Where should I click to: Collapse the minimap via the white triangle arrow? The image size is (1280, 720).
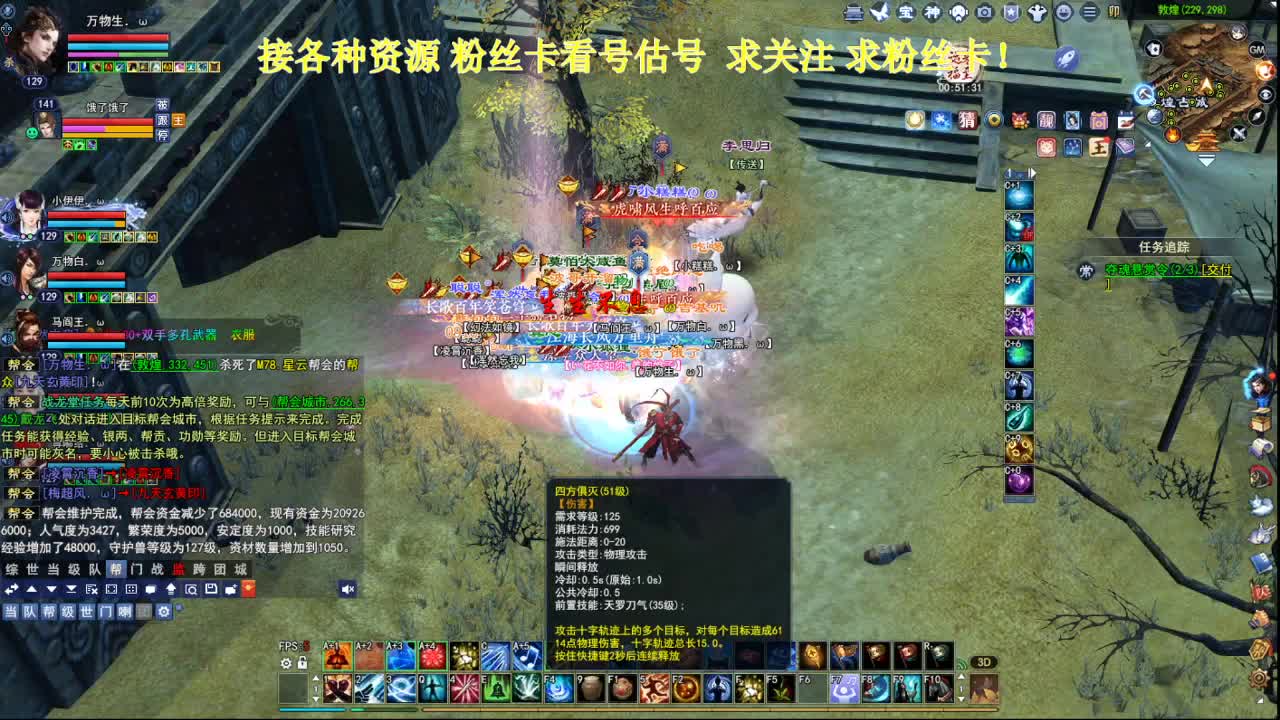pos(1206,160)
